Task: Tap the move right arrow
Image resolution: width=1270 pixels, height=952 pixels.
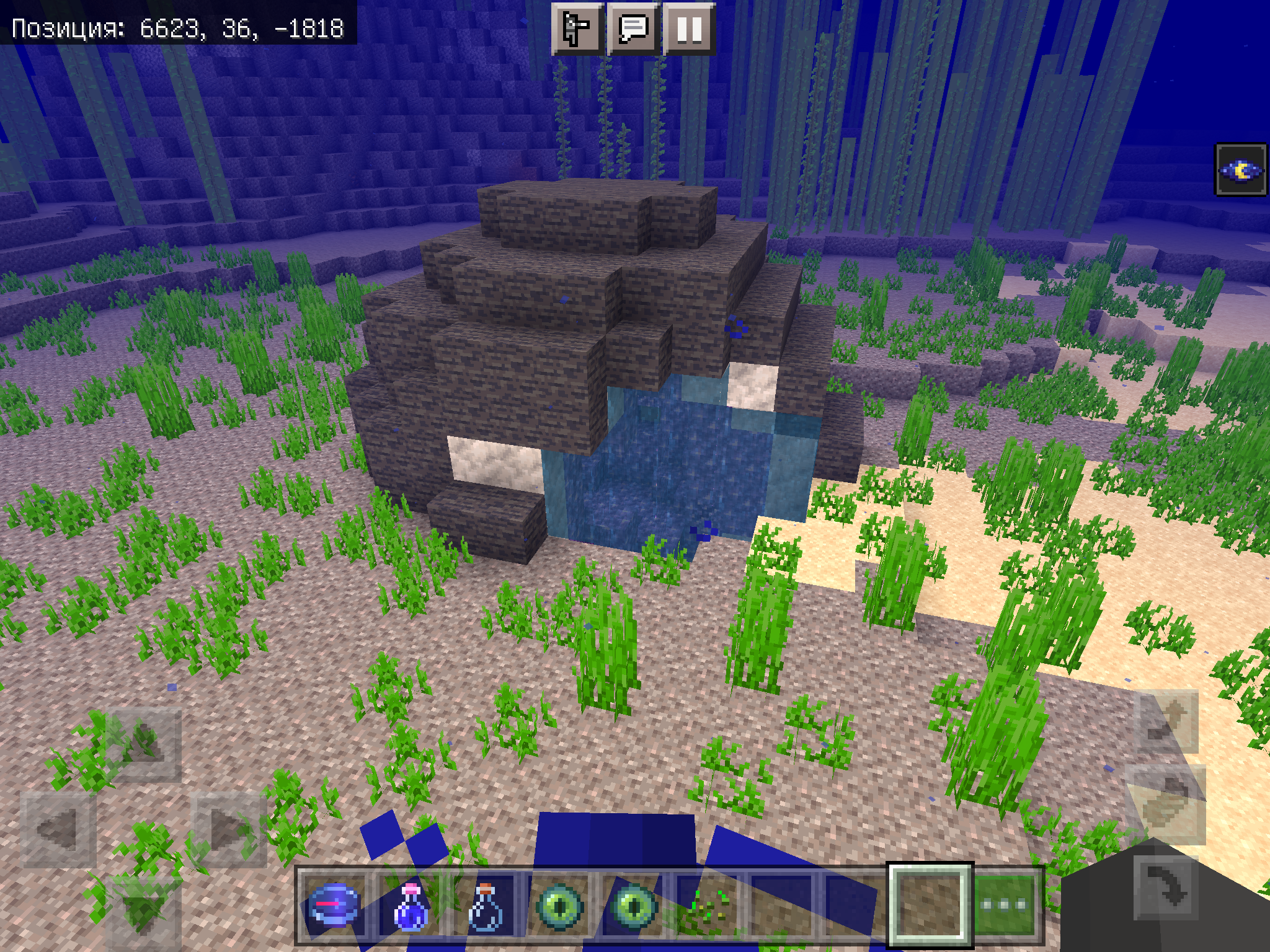Action: click(229, 829)
